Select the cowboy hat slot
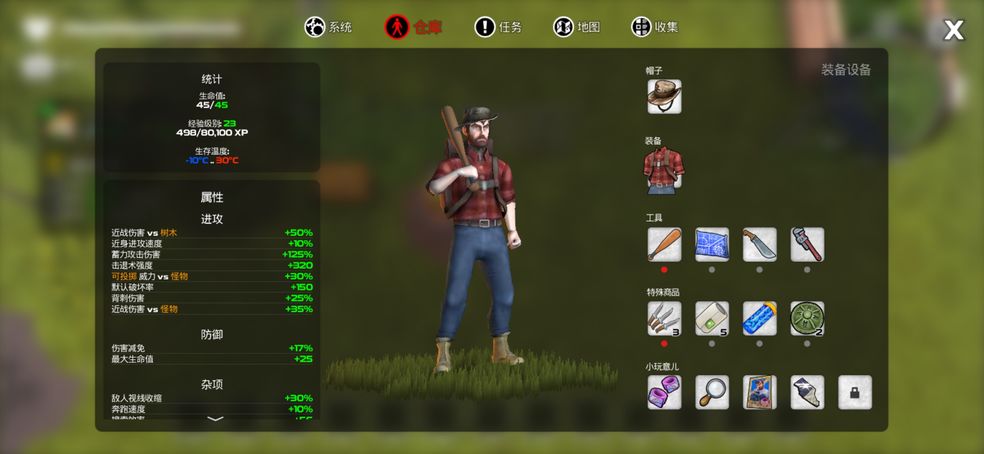984x454 pixels. [x=664, y=96]
